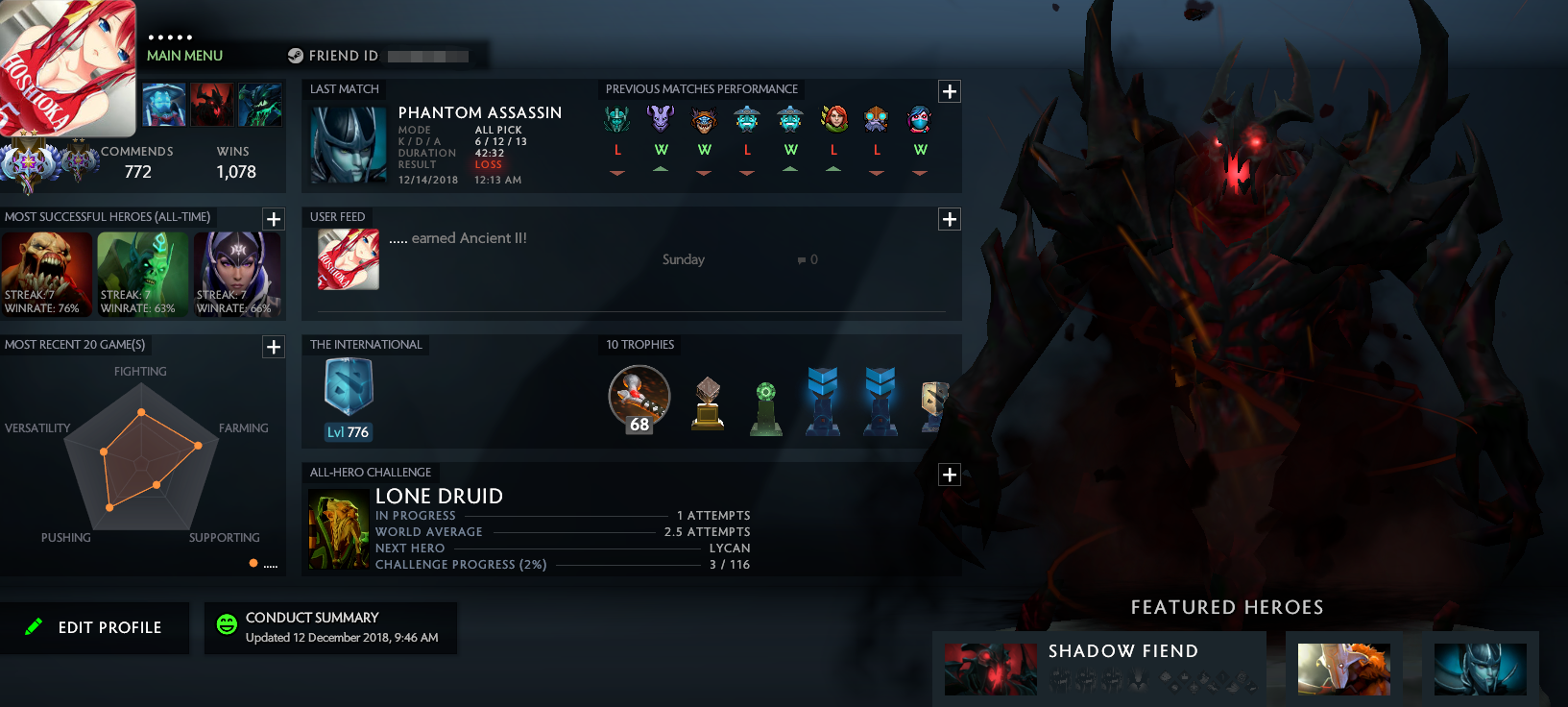Click the Storm Spirit win in matches performance

click(x=789, y=119)
